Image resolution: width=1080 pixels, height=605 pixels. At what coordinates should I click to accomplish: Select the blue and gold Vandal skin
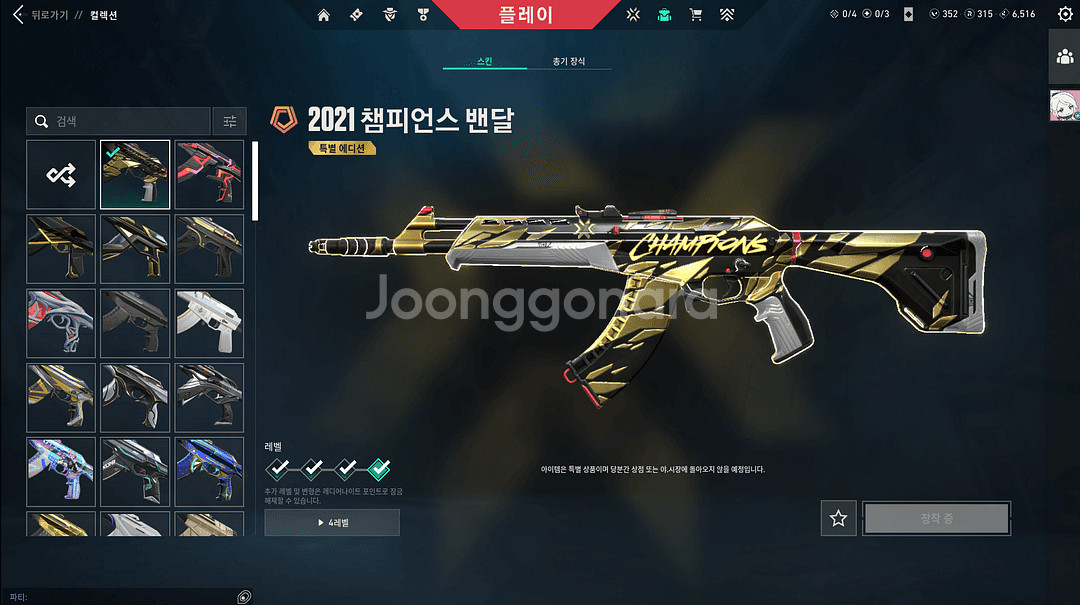(x=209, y=471)
